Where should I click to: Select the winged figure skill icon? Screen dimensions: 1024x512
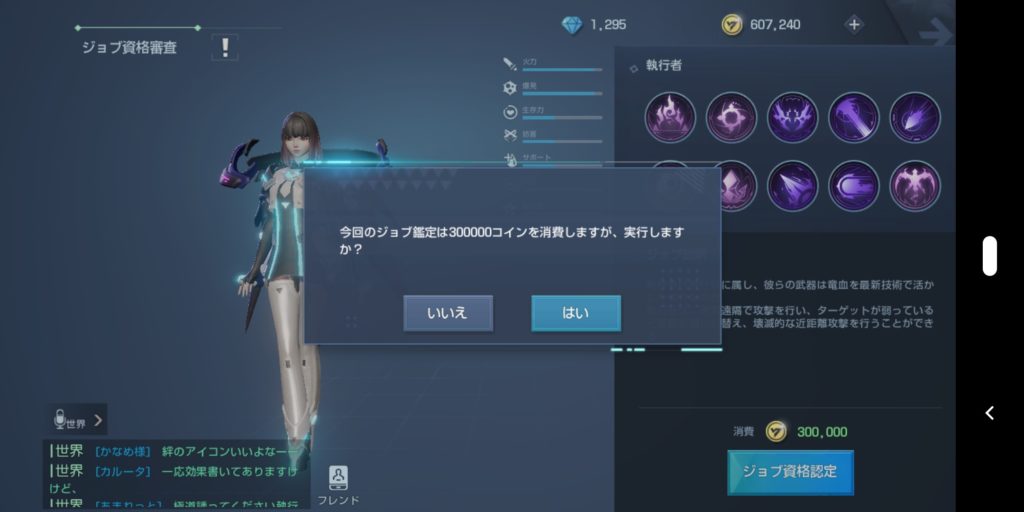914,186
